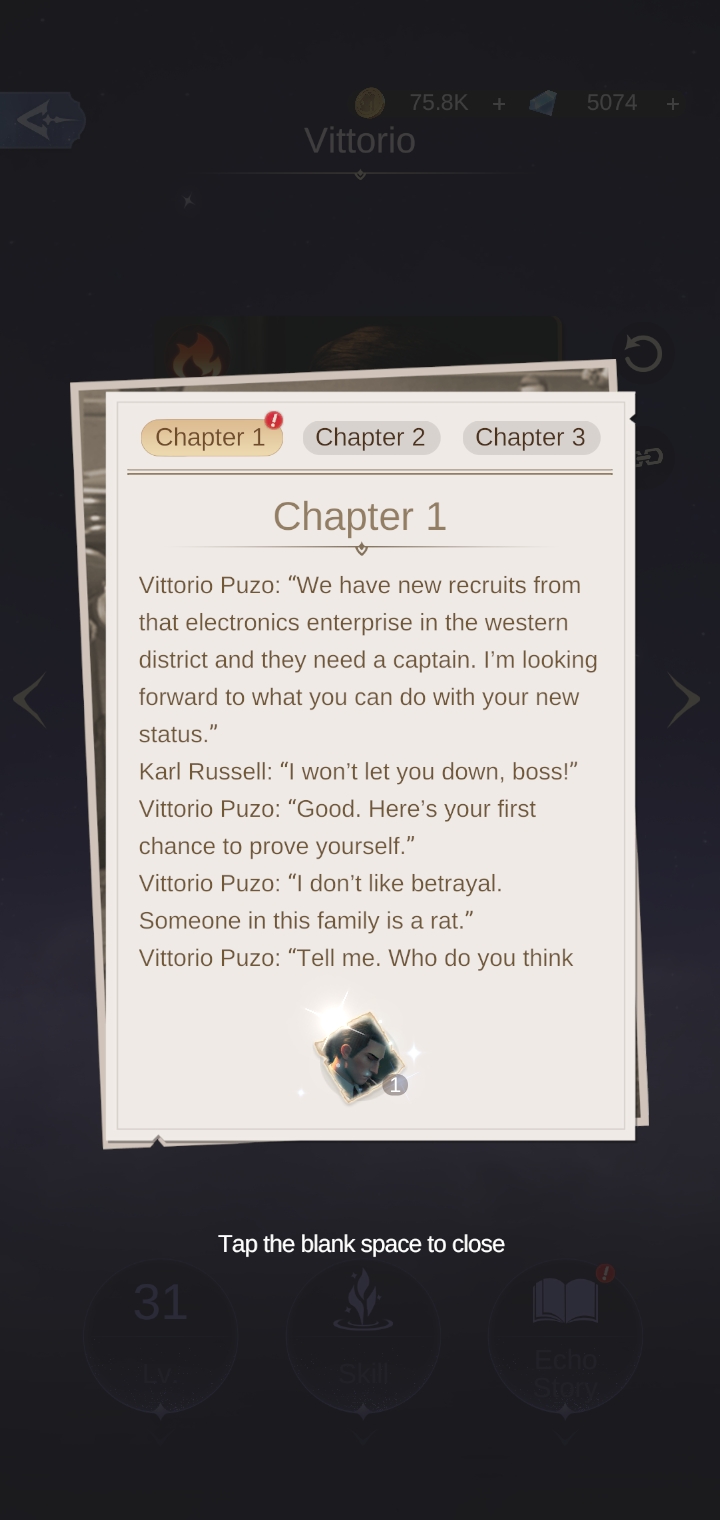Screen dimensions: 720x1520
Task: Click the circular reset arrow icon
Action: (x=642, y=353)
